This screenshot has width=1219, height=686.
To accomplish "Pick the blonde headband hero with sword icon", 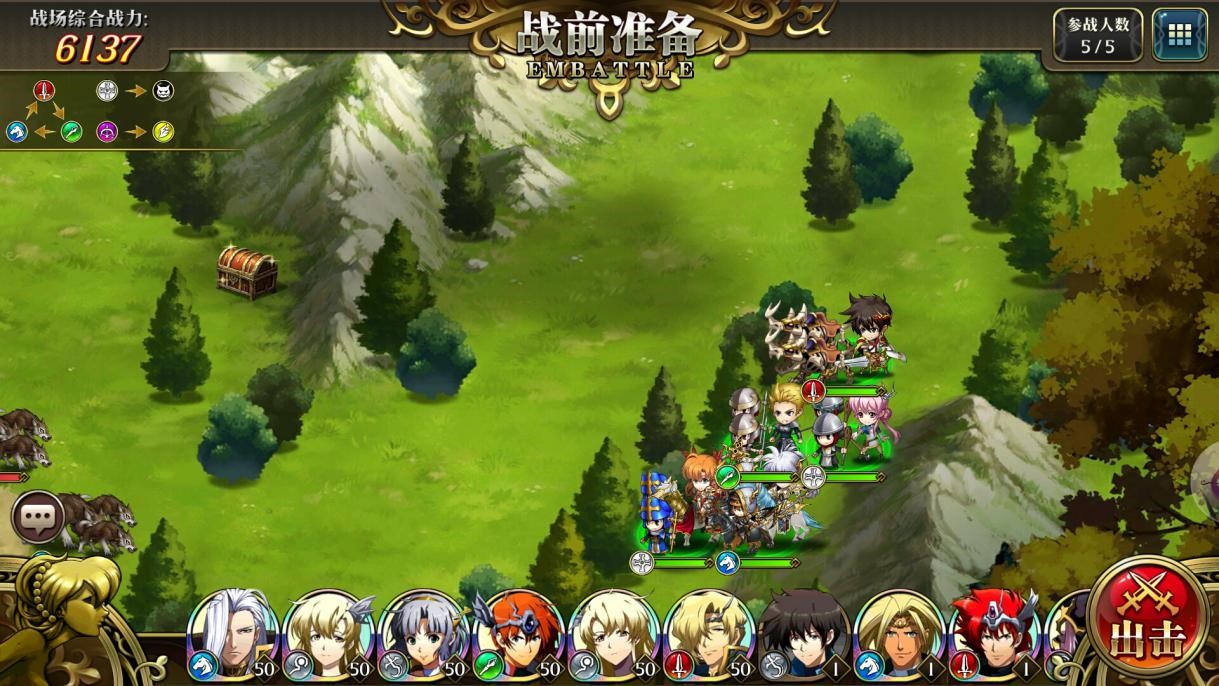I will point(708,633).
